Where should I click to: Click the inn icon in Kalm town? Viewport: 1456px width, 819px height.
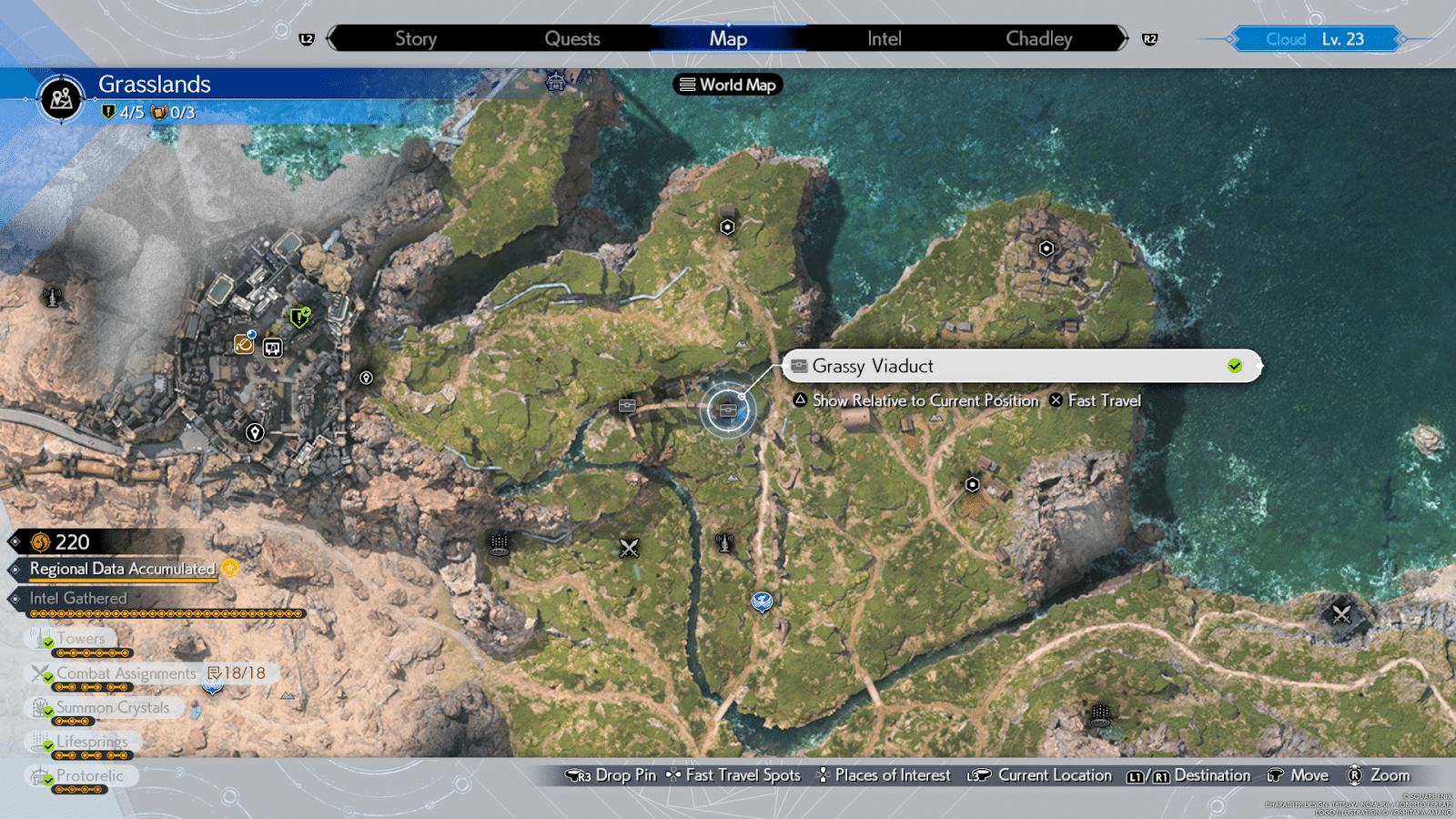tap(273, 348)
